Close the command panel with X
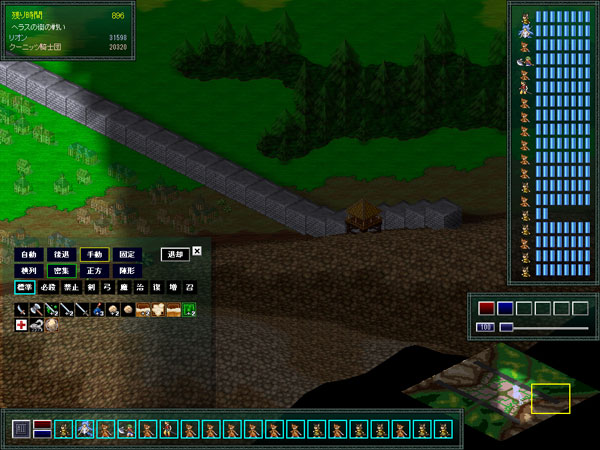This screenshot has height=450, width=600. [x=197, y=251]
